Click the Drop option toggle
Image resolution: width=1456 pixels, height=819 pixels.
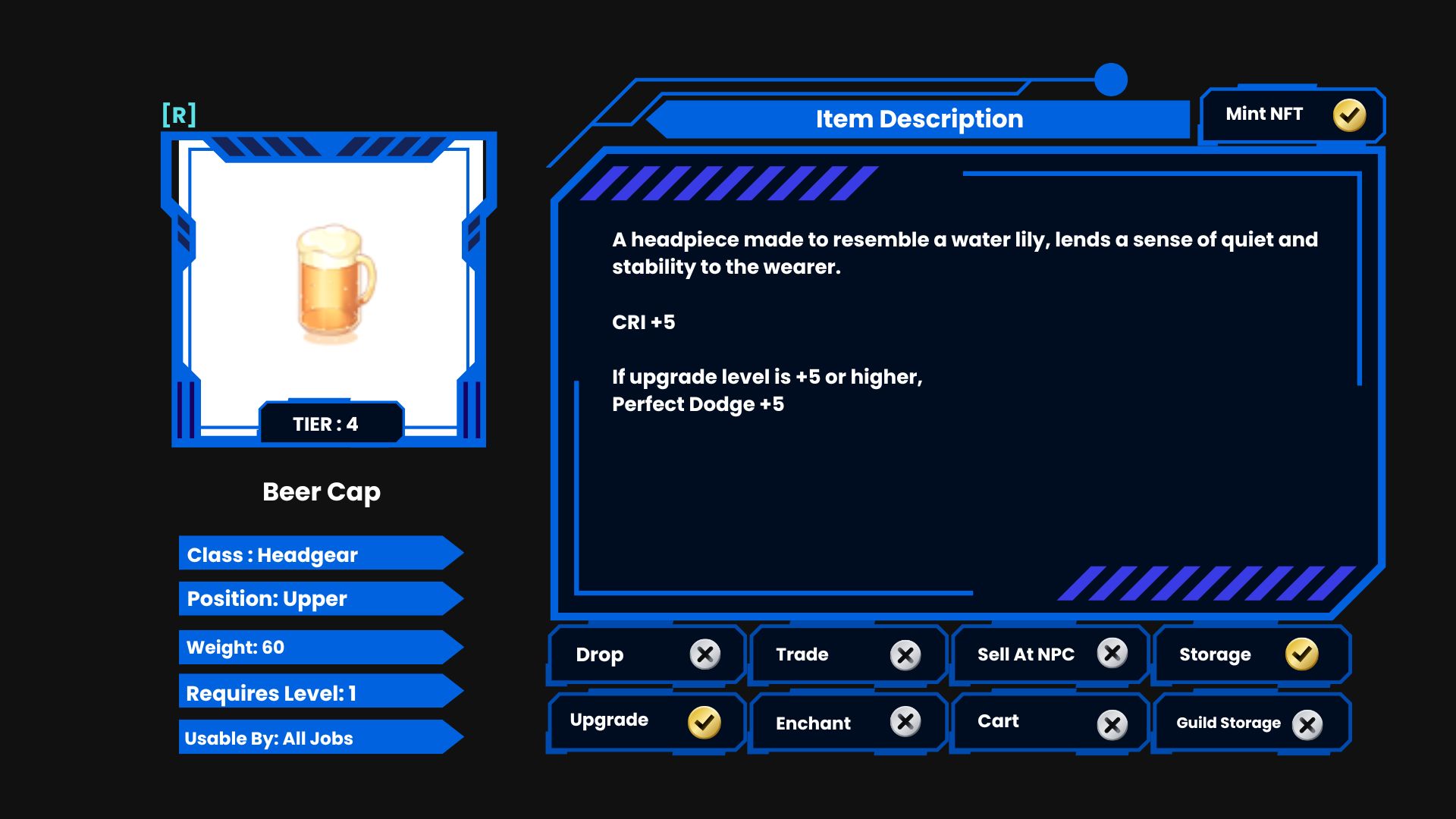point(704,654)
